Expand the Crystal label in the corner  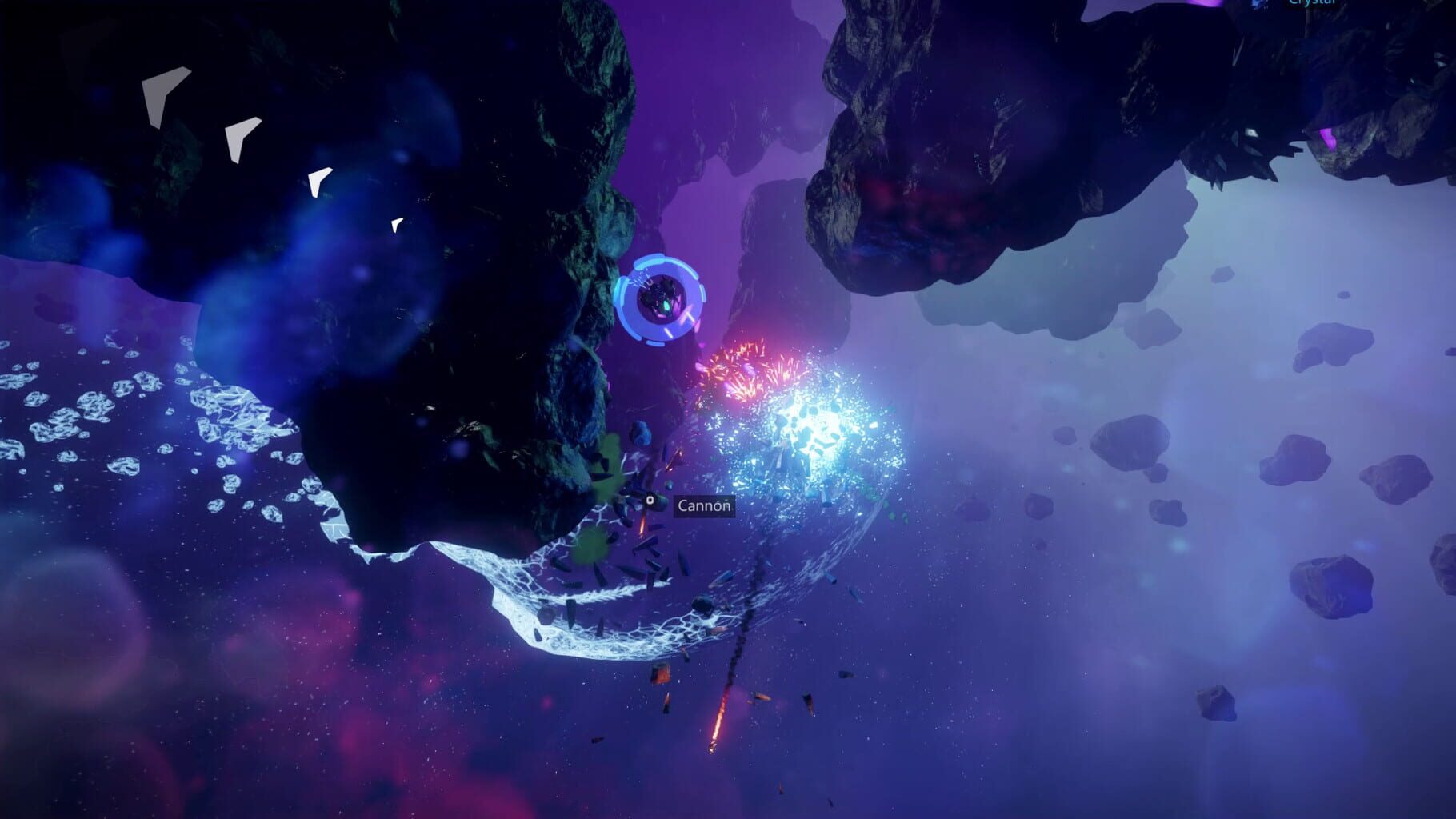pyautogui.click(x=1310, y=3)
